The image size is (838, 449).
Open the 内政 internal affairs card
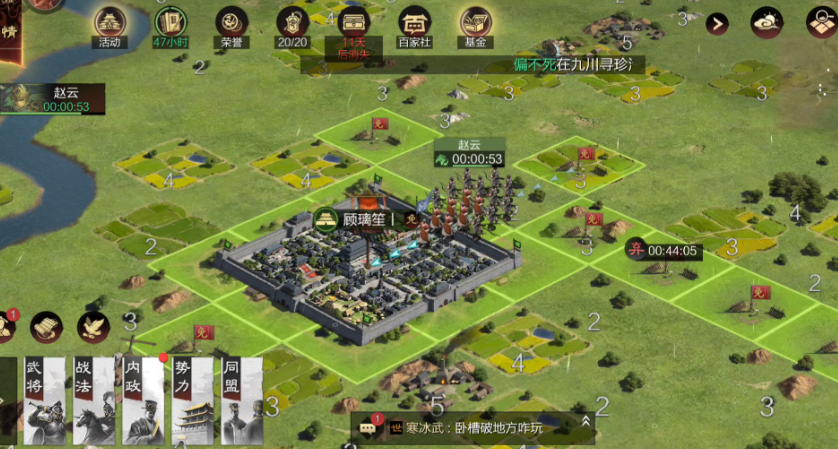coord(141,400)
